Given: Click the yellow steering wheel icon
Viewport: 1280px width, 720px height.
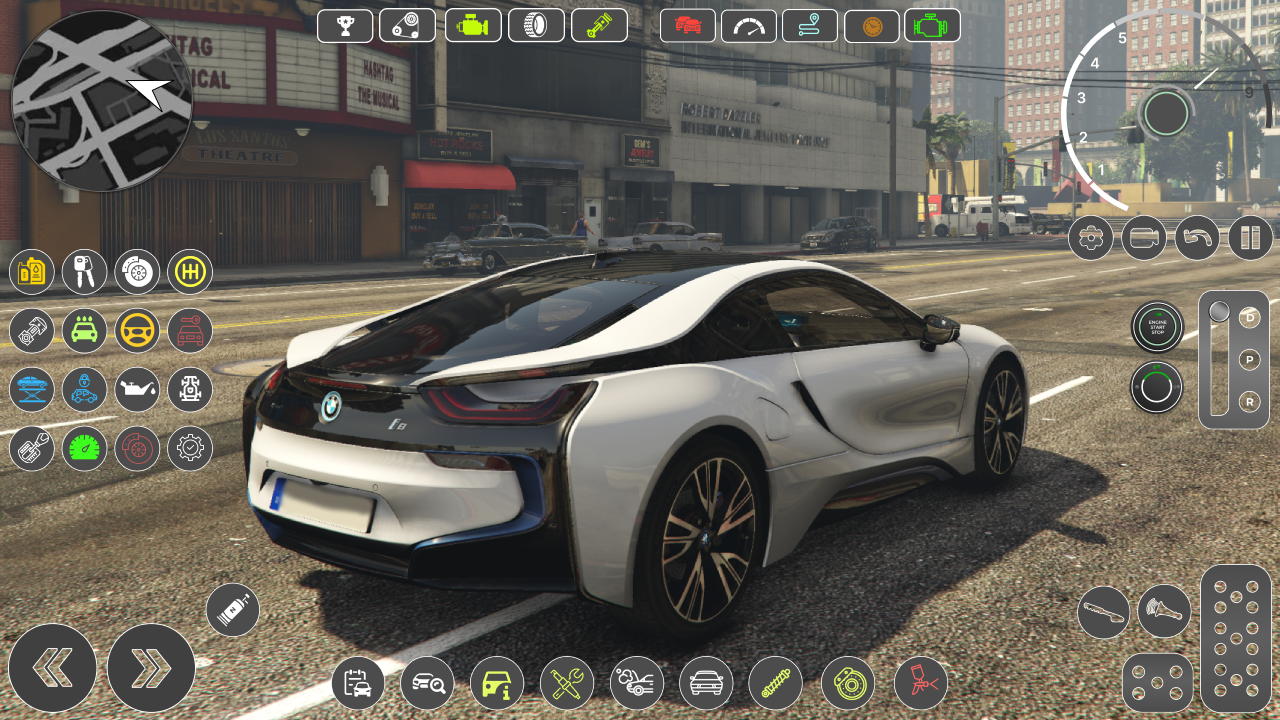Looking at the screenshot, I should tap(137, 330).
